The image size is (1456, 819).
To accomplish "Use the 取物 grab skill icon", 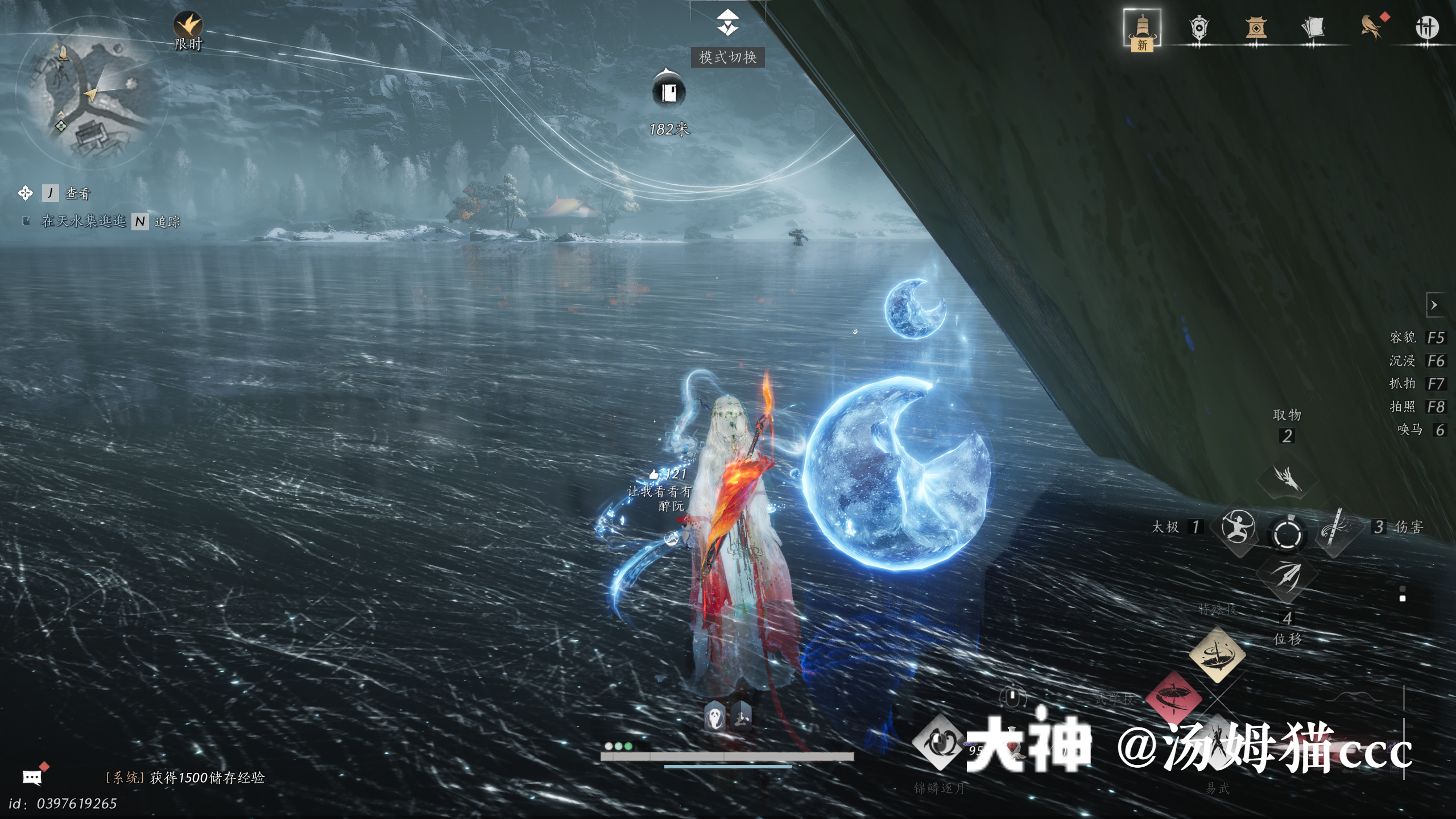I will tap(1287, 477).
